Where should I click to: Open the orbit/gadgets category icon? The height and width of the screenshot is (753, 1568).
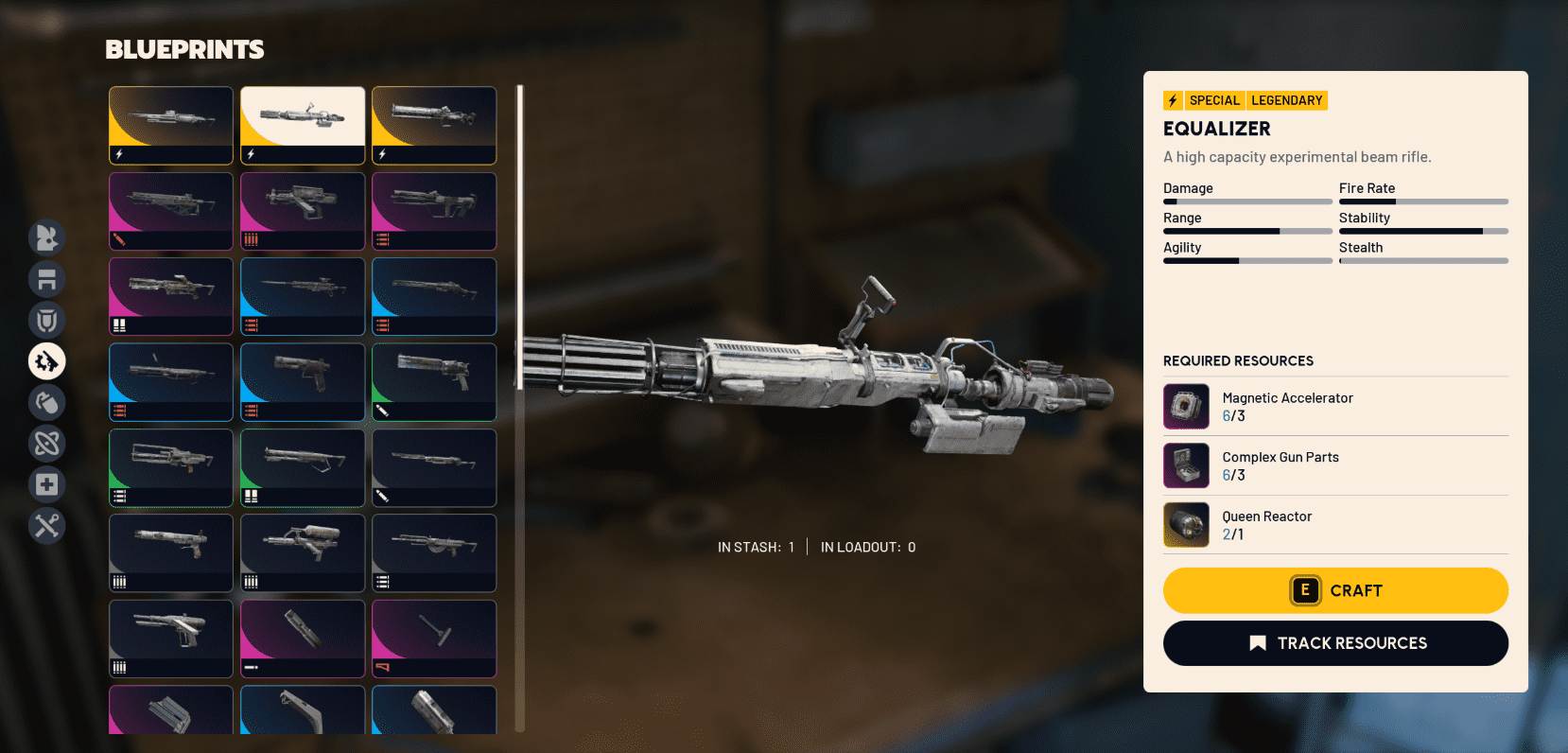click(47, 443)
